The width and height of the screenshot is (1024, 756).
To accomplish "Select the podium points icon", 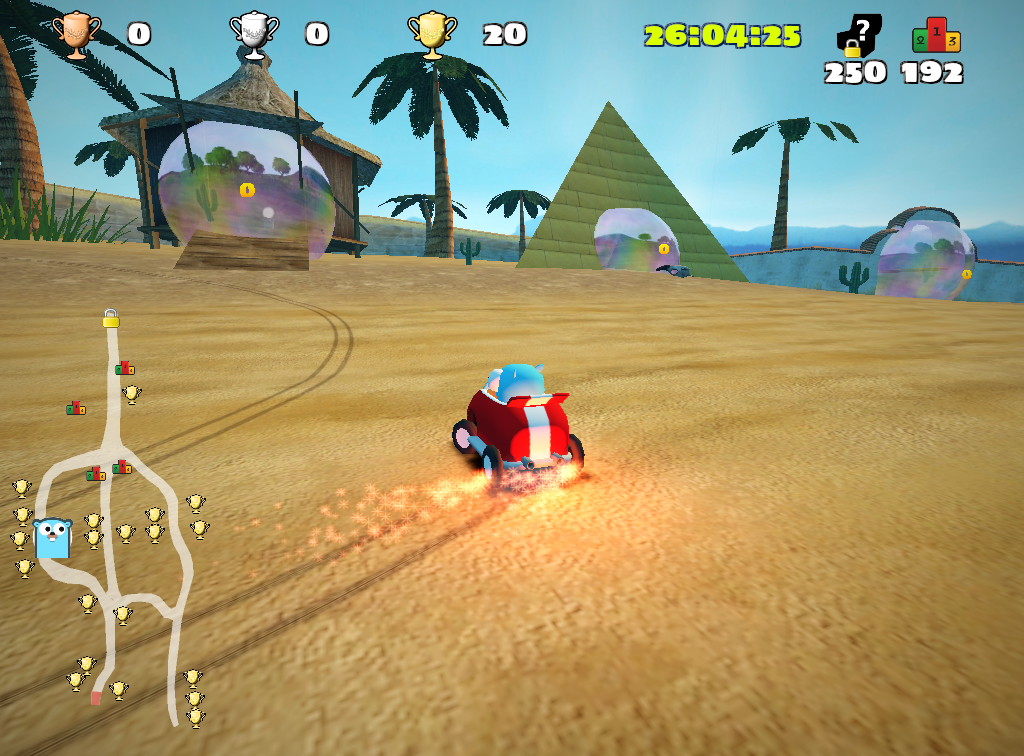I will [x=935, y=36].
